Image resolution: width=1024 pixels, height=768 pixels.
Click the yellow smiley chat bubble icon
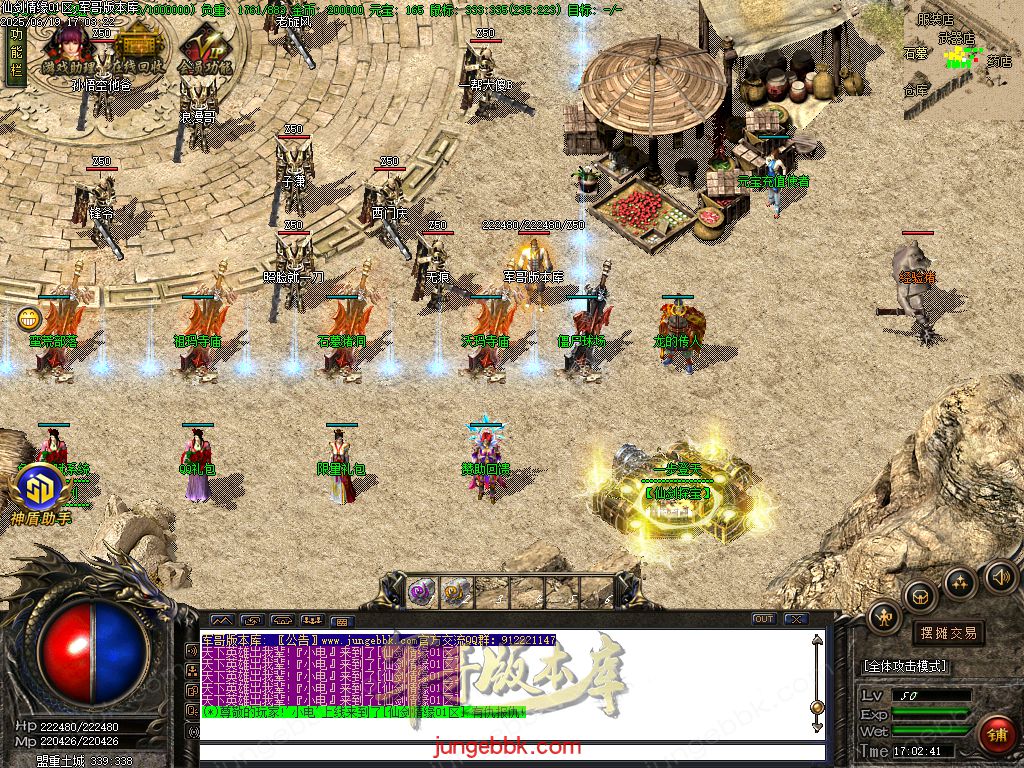pos(29,320)
